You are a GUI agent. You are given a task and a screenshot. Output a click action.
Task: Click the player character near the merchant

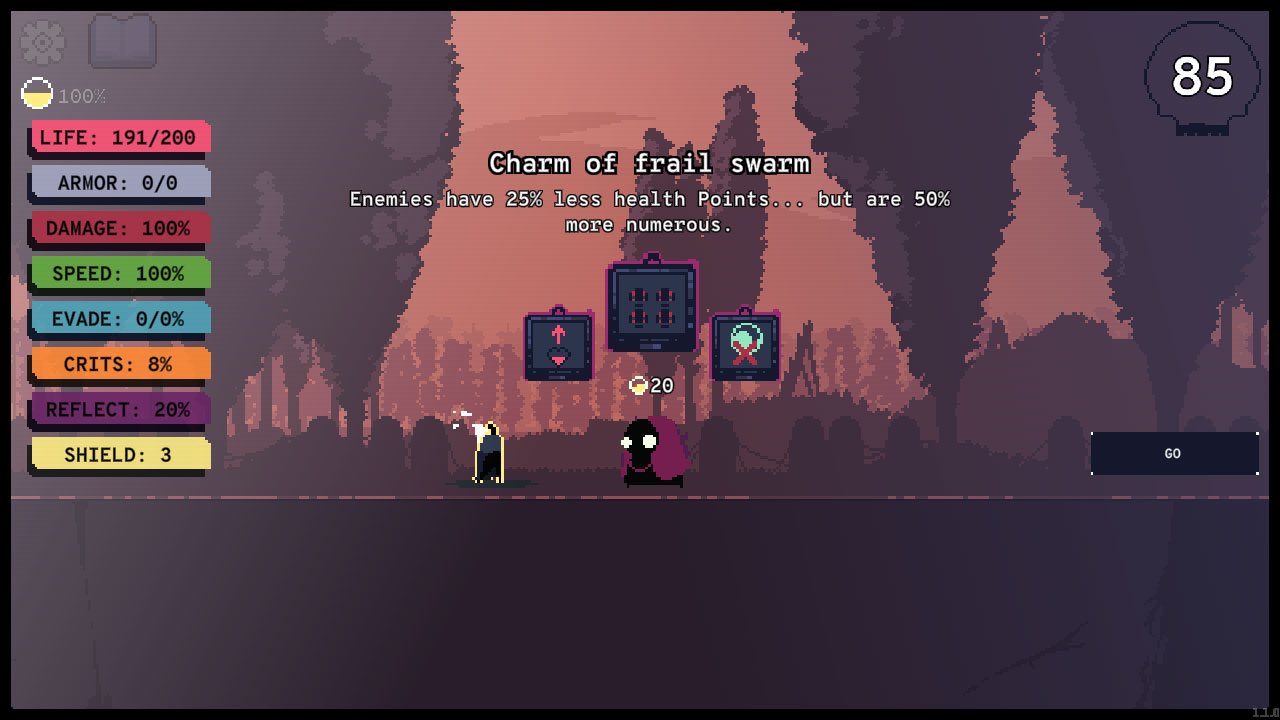(x=490, y=452)
